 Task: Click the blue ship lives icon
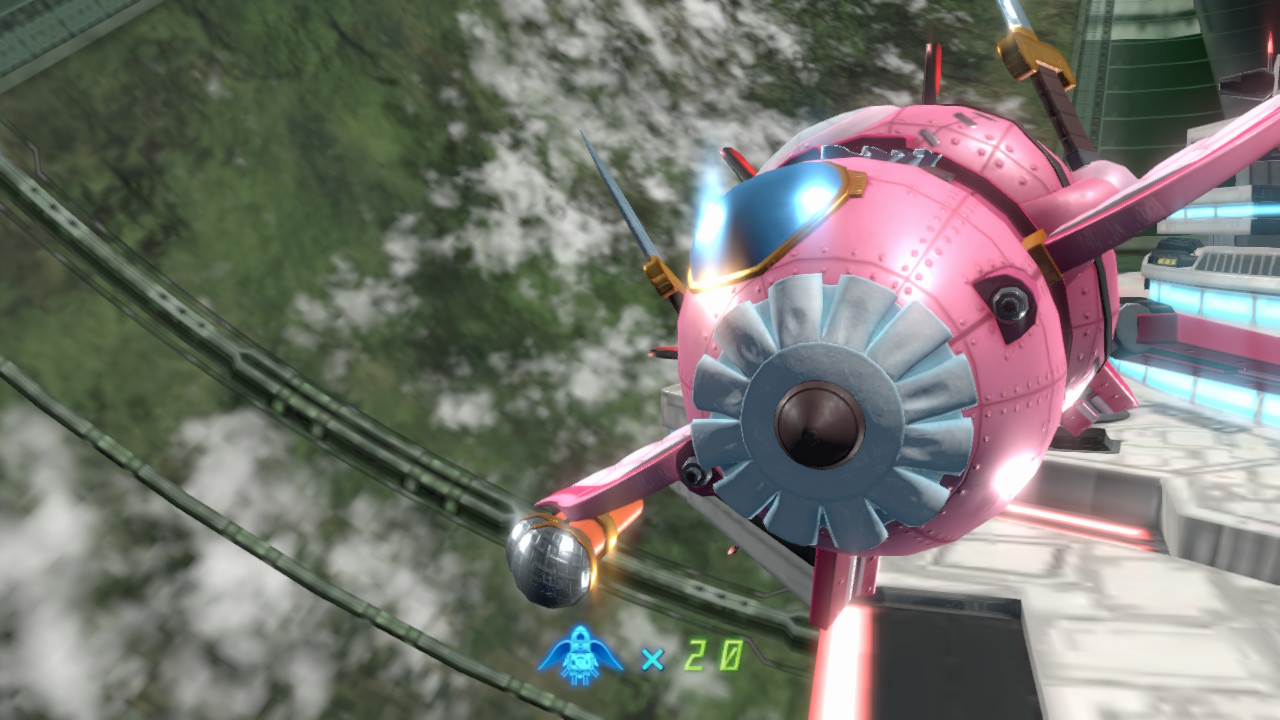(x=580, y=656)
